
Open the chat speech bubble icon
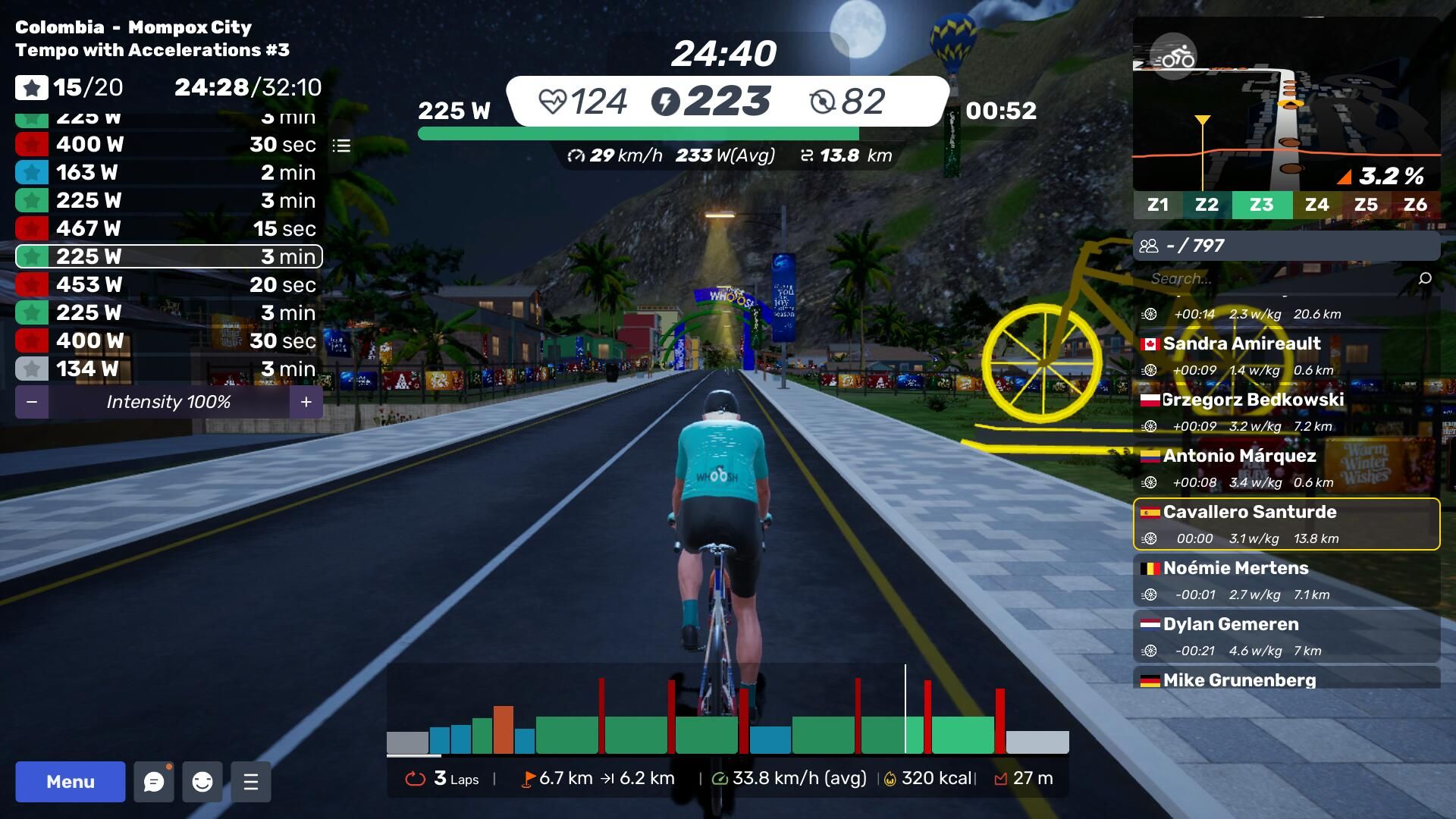coord(154,782)
